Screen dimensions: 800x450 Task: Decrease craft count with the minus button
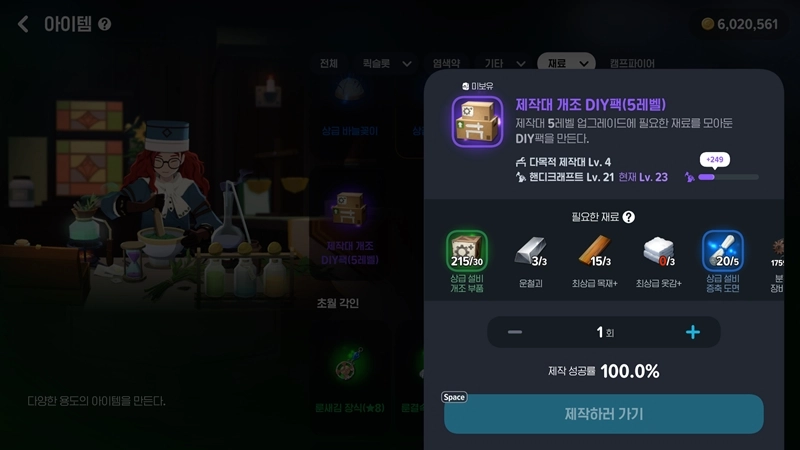click(x=515, y=332)
